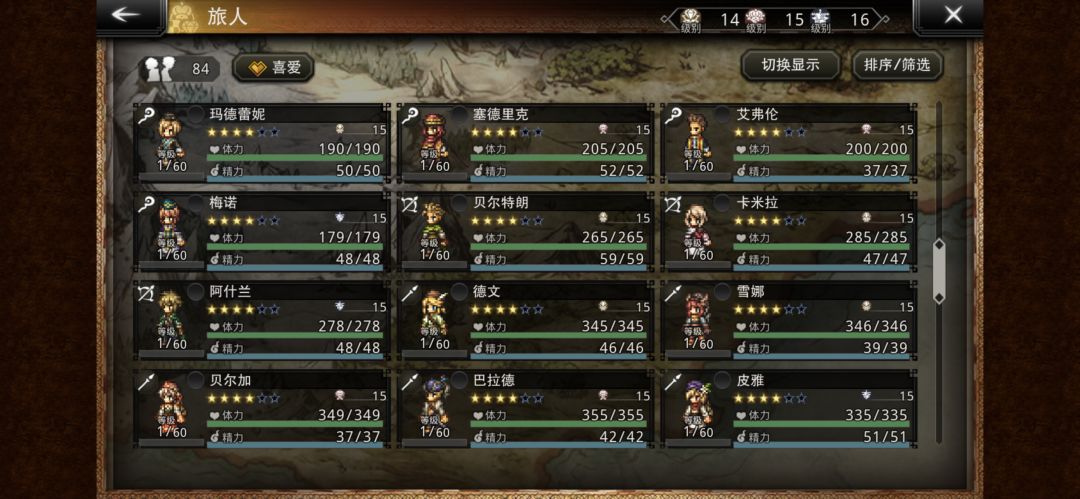Go back with the arrow button

coord(127,15)
